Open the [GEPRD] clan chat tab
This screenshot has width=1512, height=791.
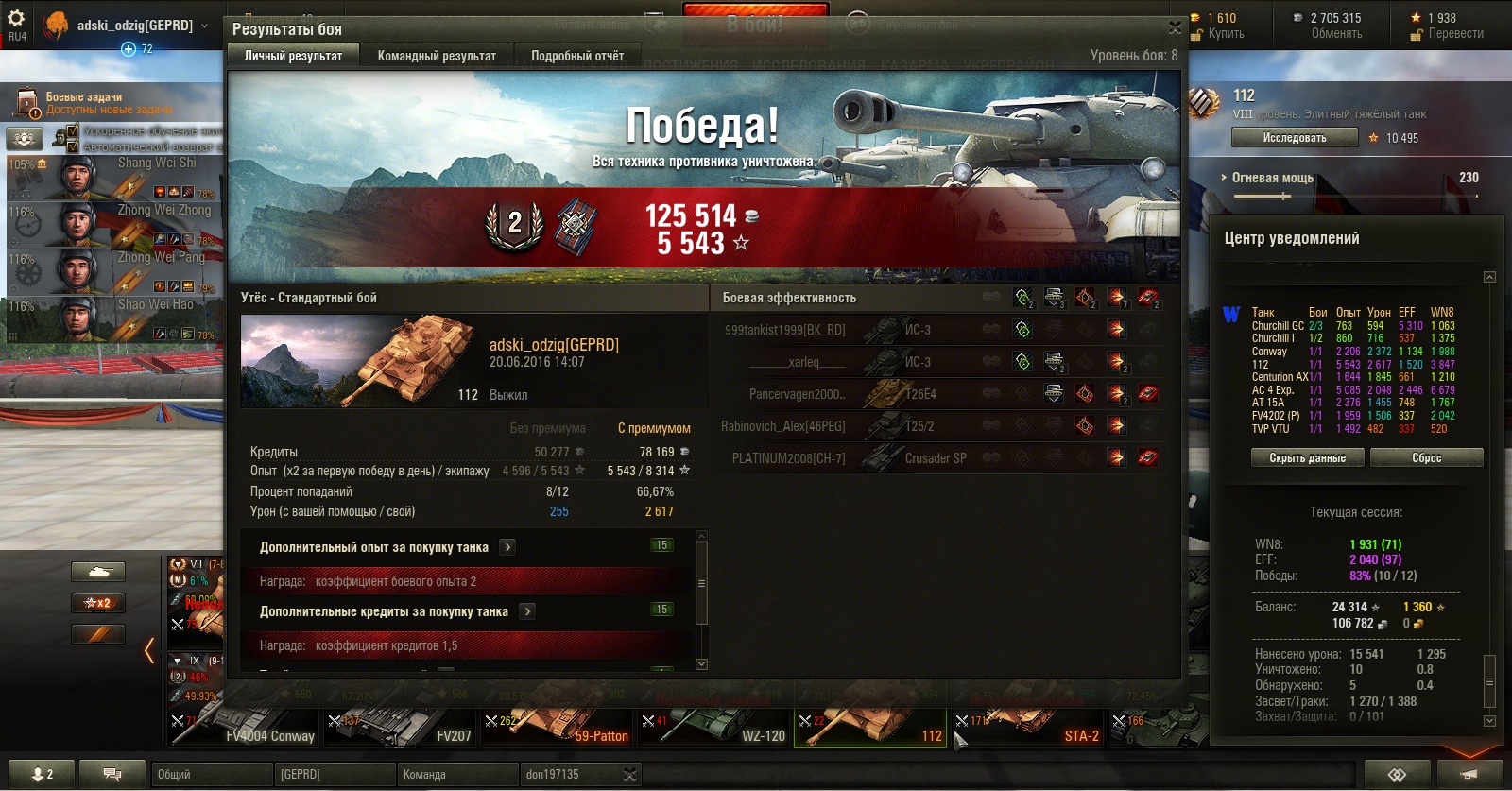tap(335, 775)
